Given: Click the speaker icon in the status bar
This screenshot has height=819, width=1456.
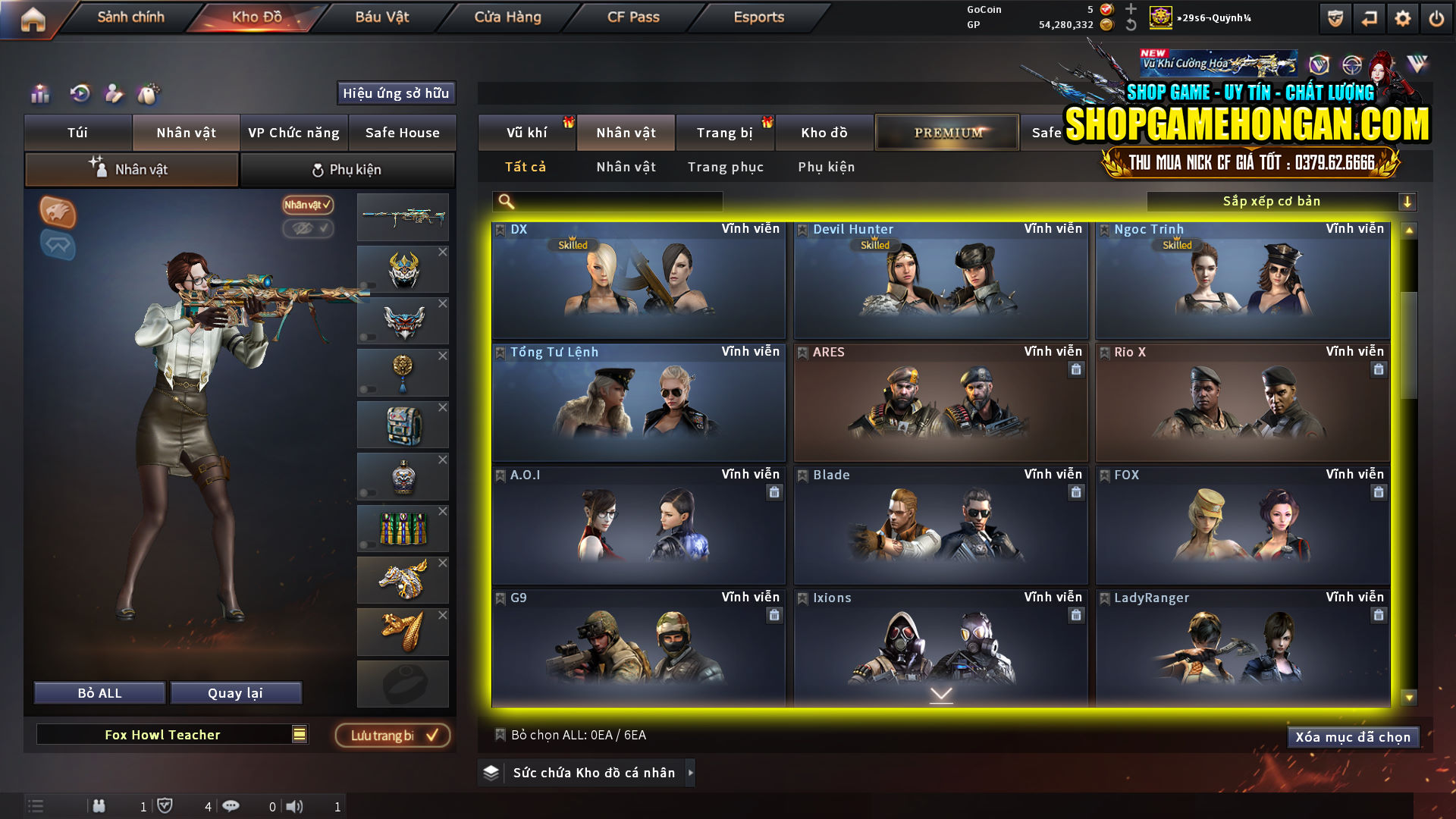Looking at the screenshot, I should [295, 806].
